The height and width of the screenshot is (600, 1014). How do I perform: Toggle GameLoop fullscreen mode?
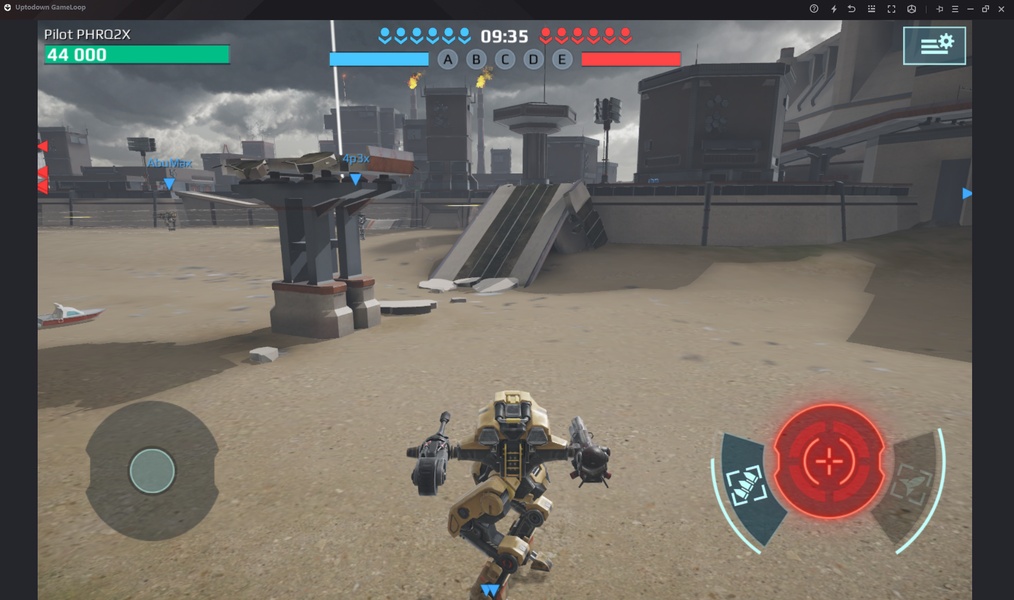891,8
